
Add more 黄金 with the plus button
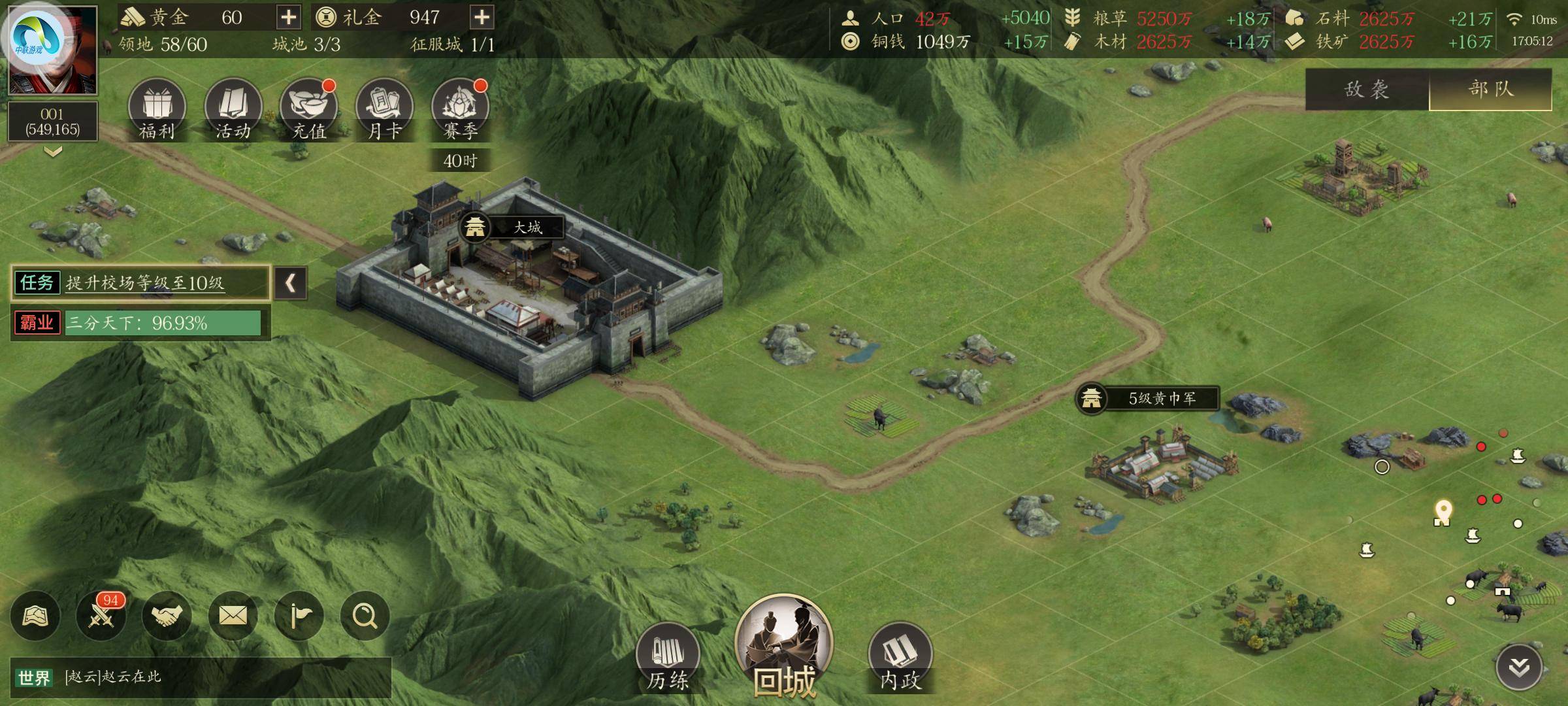[288, 17]
